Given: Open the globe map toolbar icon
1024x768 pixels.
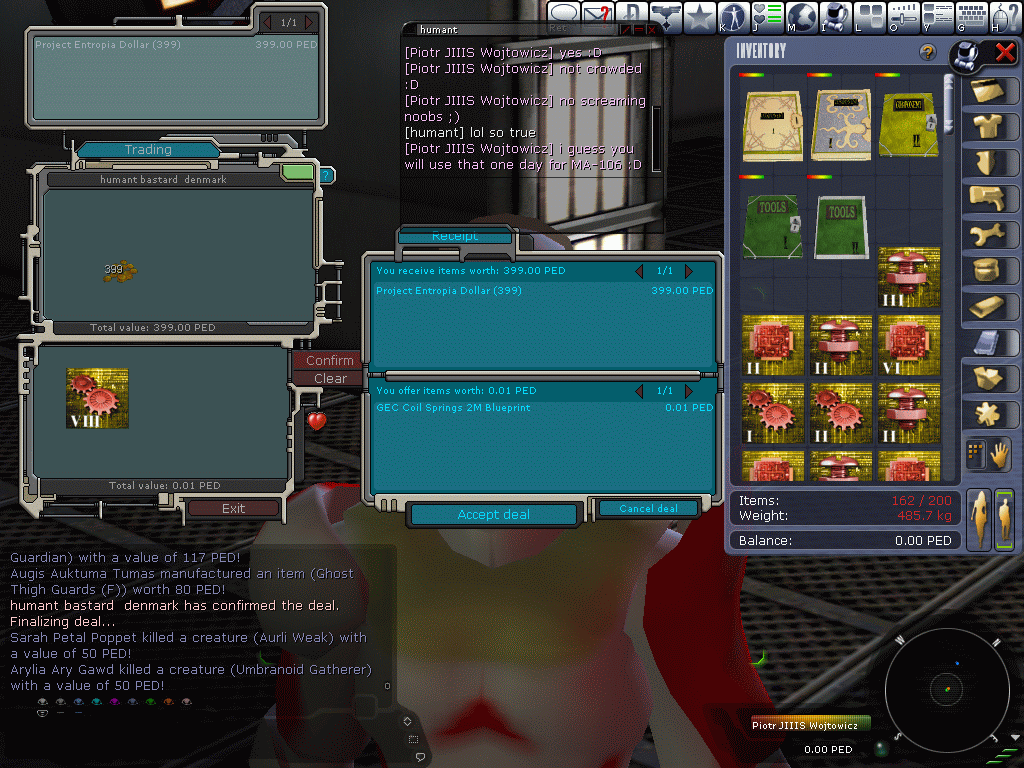Looking at the screenshot, I should pos(802,16).
